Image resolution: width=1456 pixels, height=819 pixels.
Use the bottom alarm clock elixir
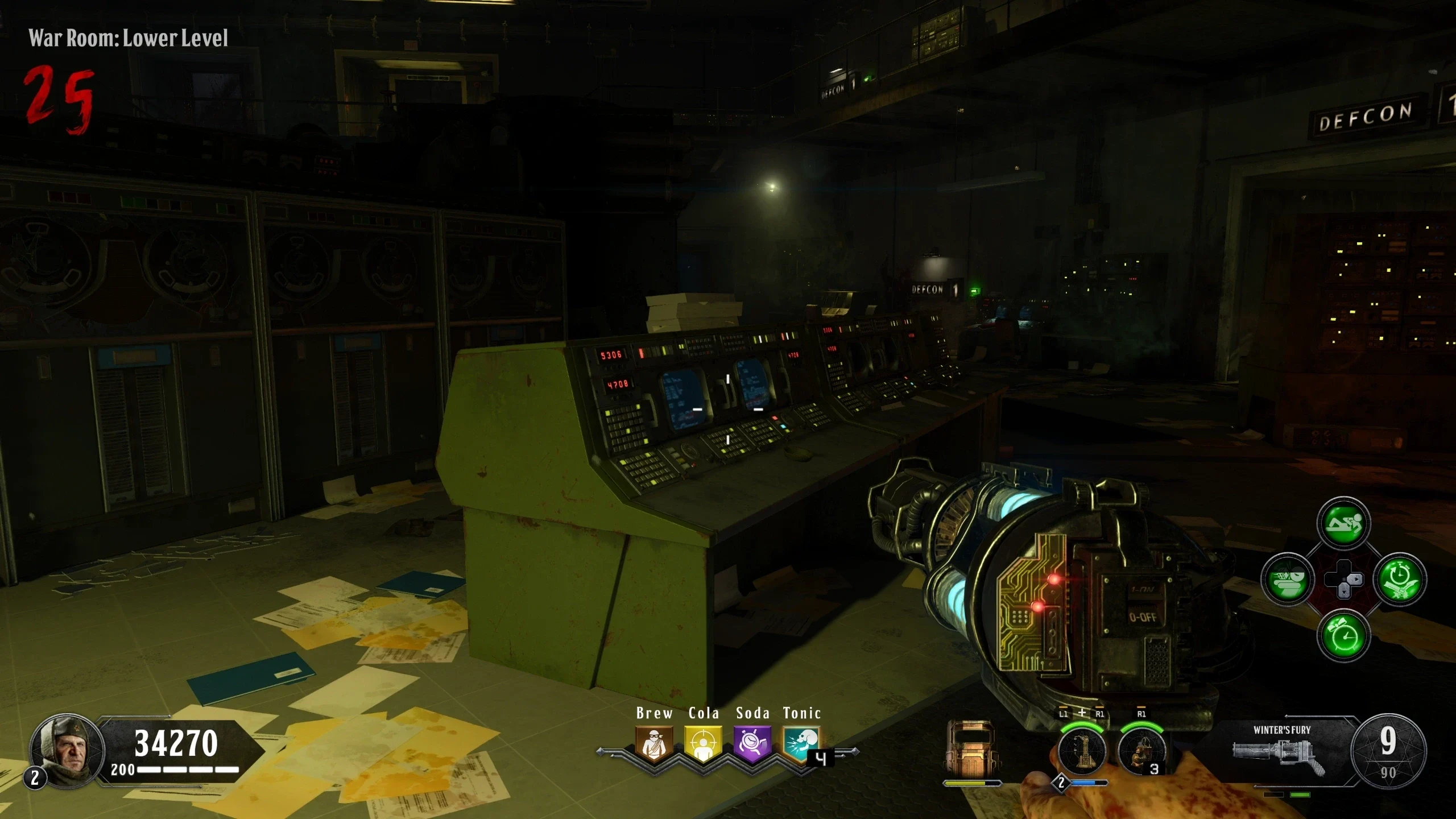(1343, 635)
